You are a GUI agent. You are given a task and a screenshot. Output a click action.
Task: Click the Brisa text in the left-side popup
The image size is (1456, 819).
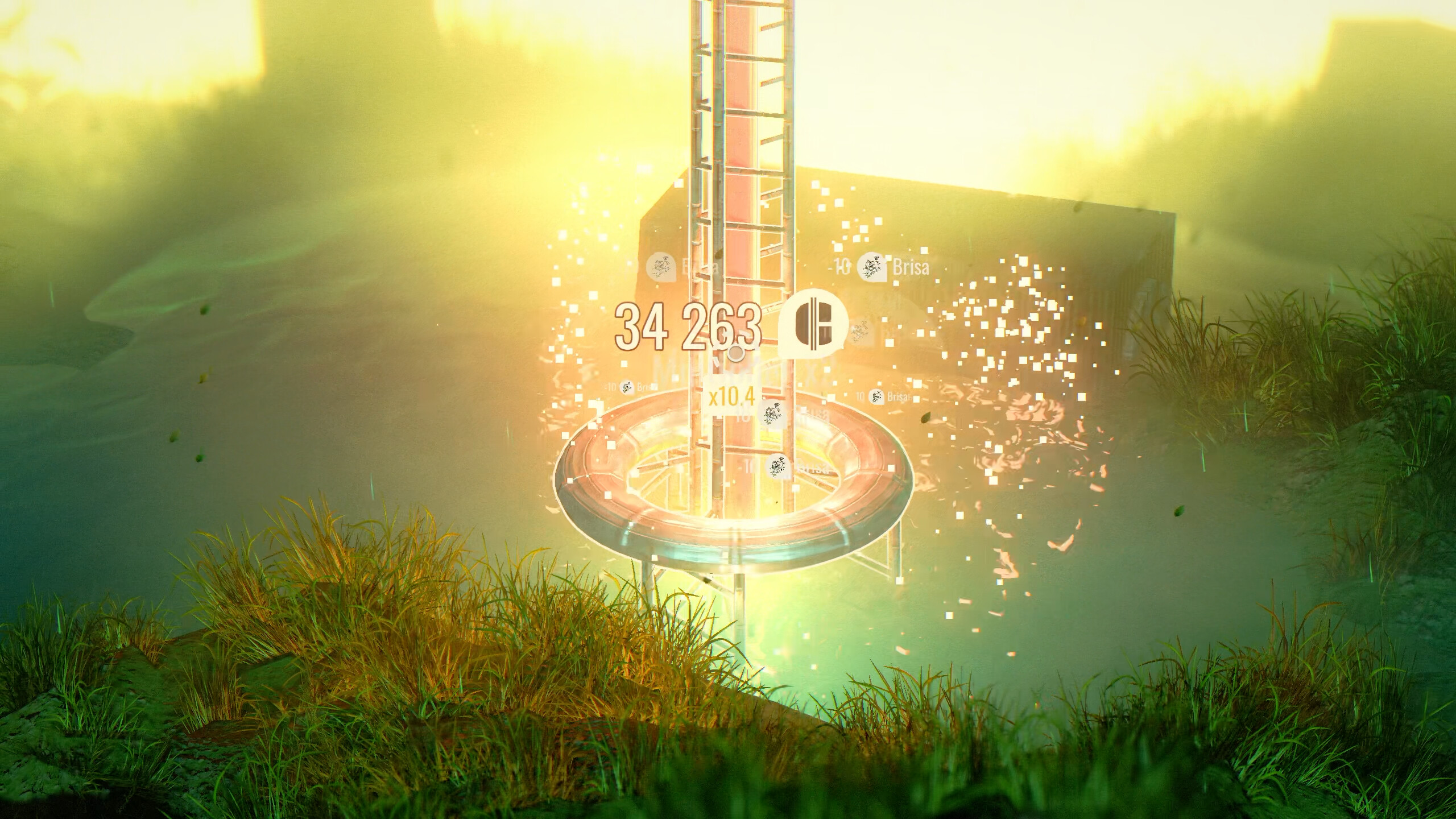click(x=646, y=387)
